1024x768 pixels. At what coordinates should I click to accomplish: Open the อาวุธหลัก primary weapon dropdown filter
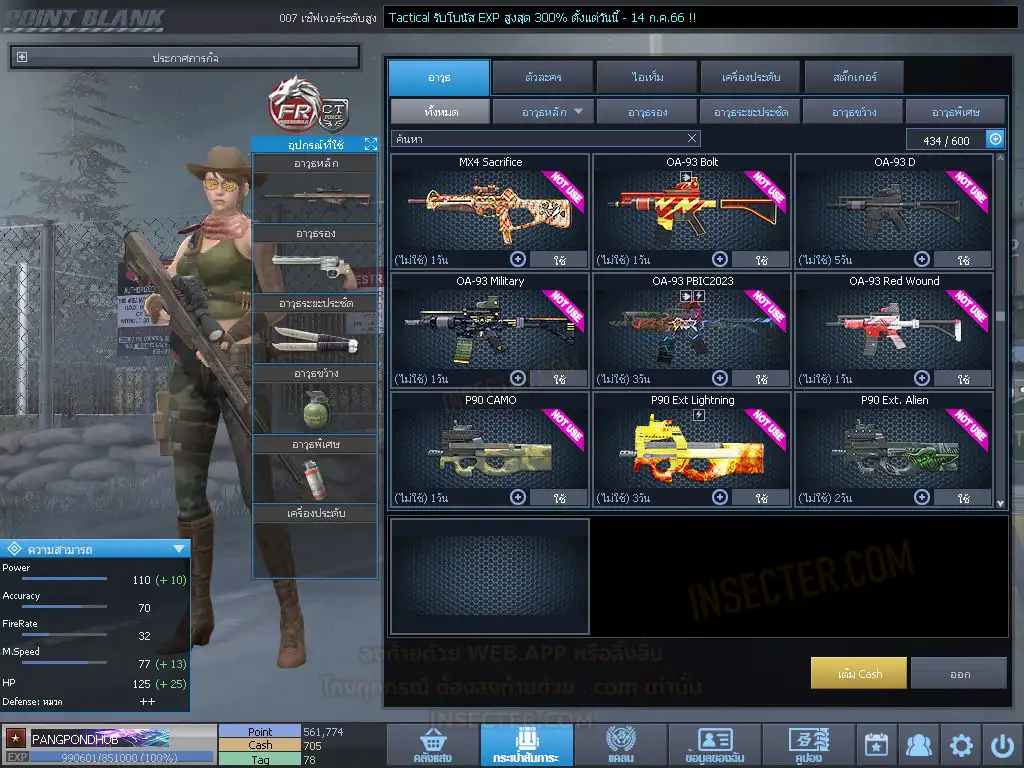(x=543, y=112)
